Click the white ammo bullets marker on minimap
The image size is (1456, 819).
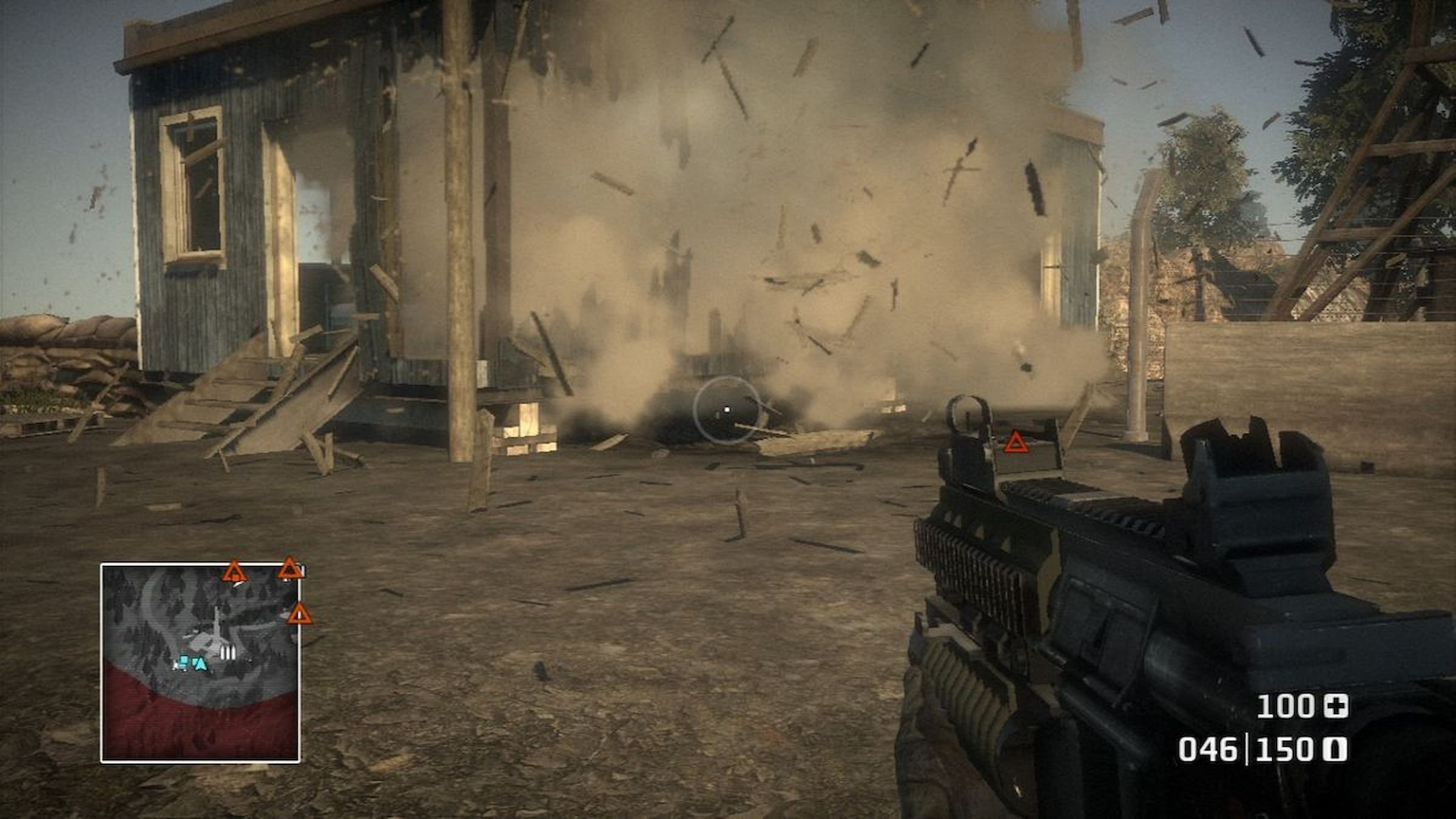point(227,653)
